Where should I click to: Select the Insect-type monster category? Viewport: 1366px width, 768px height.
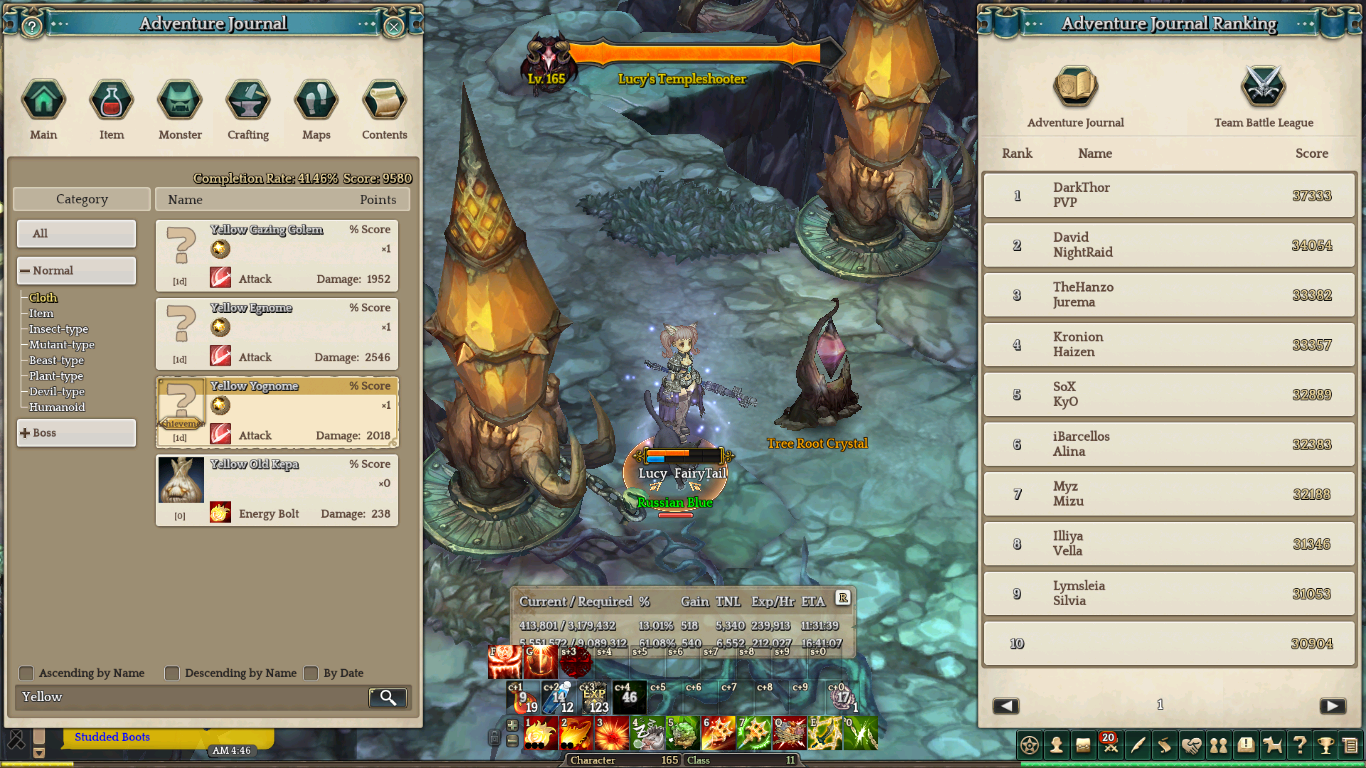(58, 329)
